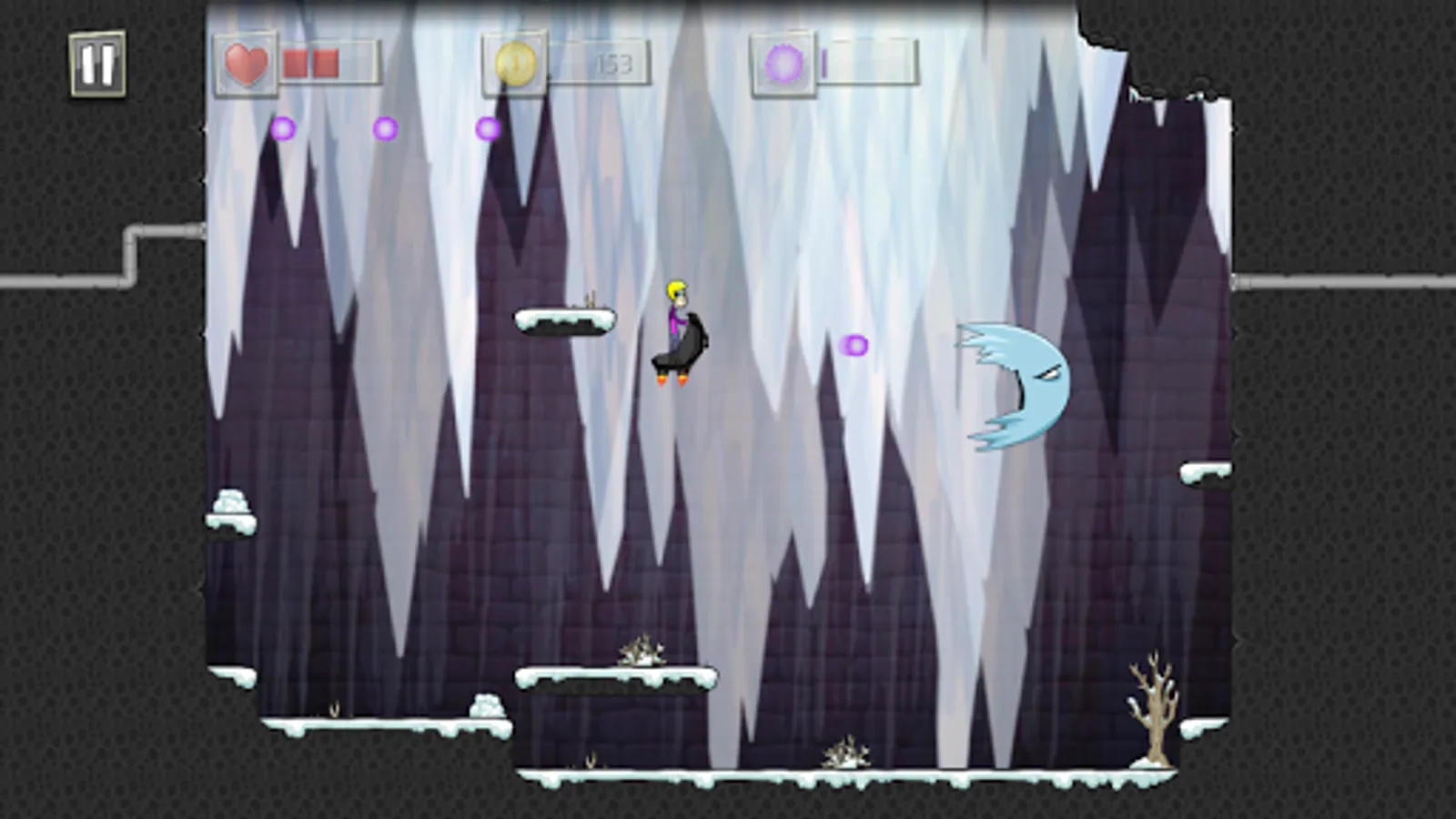Screen dimensions: 1456x819
Task: Click the second red health block
Action: point(325,64)
